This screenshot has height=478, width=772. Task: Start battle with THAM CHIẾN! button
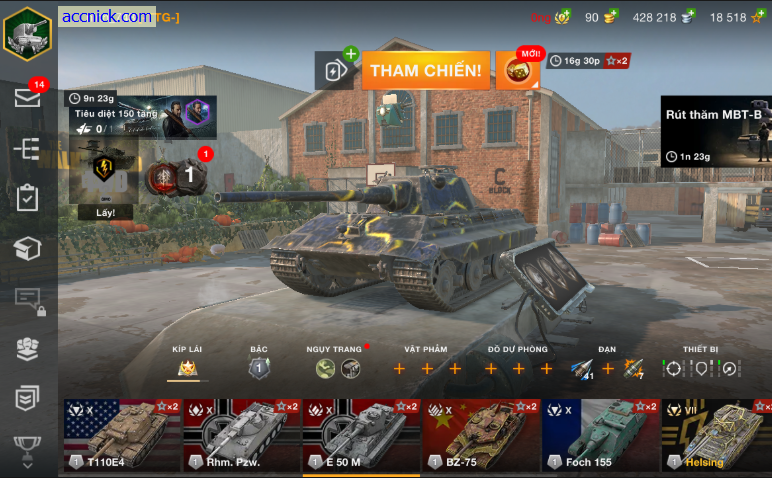pyautogui.click(x=425, y=71)
